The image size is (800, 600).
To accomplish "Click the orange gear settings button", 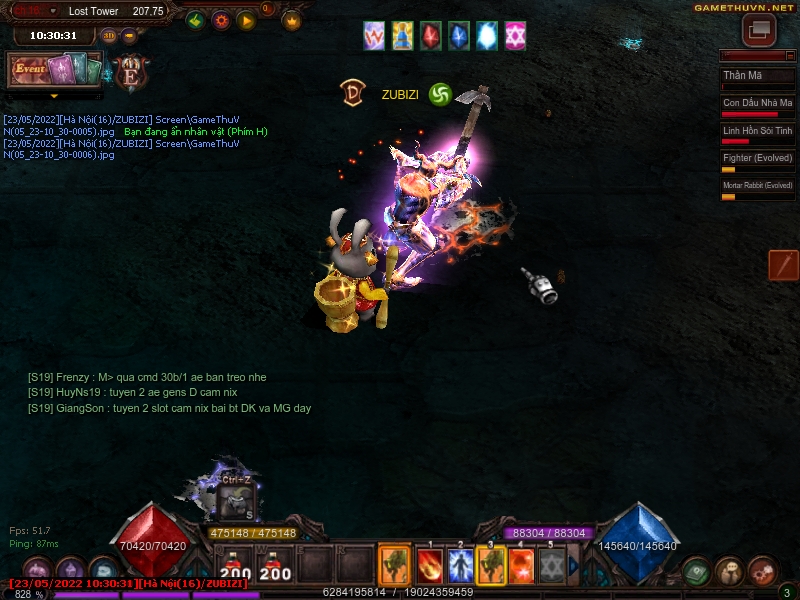I will click(221, 20).
